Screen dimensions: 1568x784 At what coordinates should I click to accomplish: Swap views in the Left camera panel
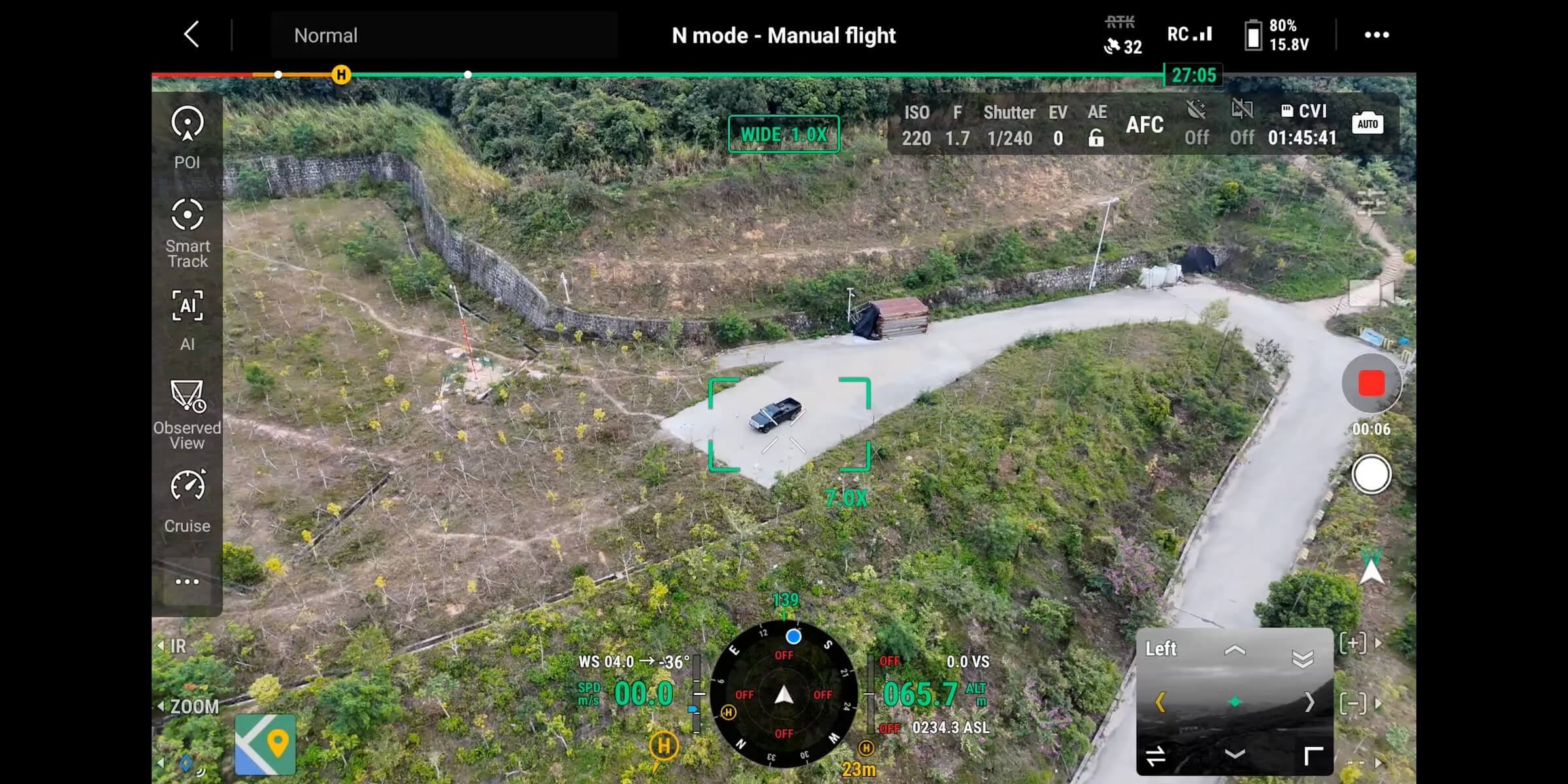coord(1155,756)
